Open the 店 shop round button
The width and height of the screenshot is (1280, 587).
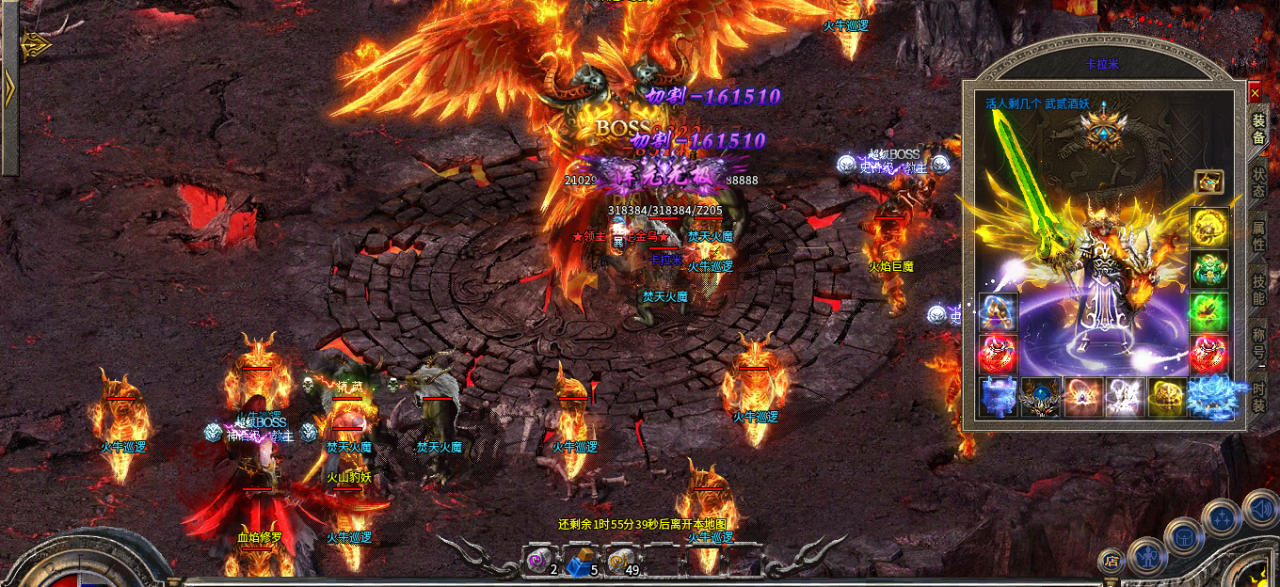(x=1110, y=561)
